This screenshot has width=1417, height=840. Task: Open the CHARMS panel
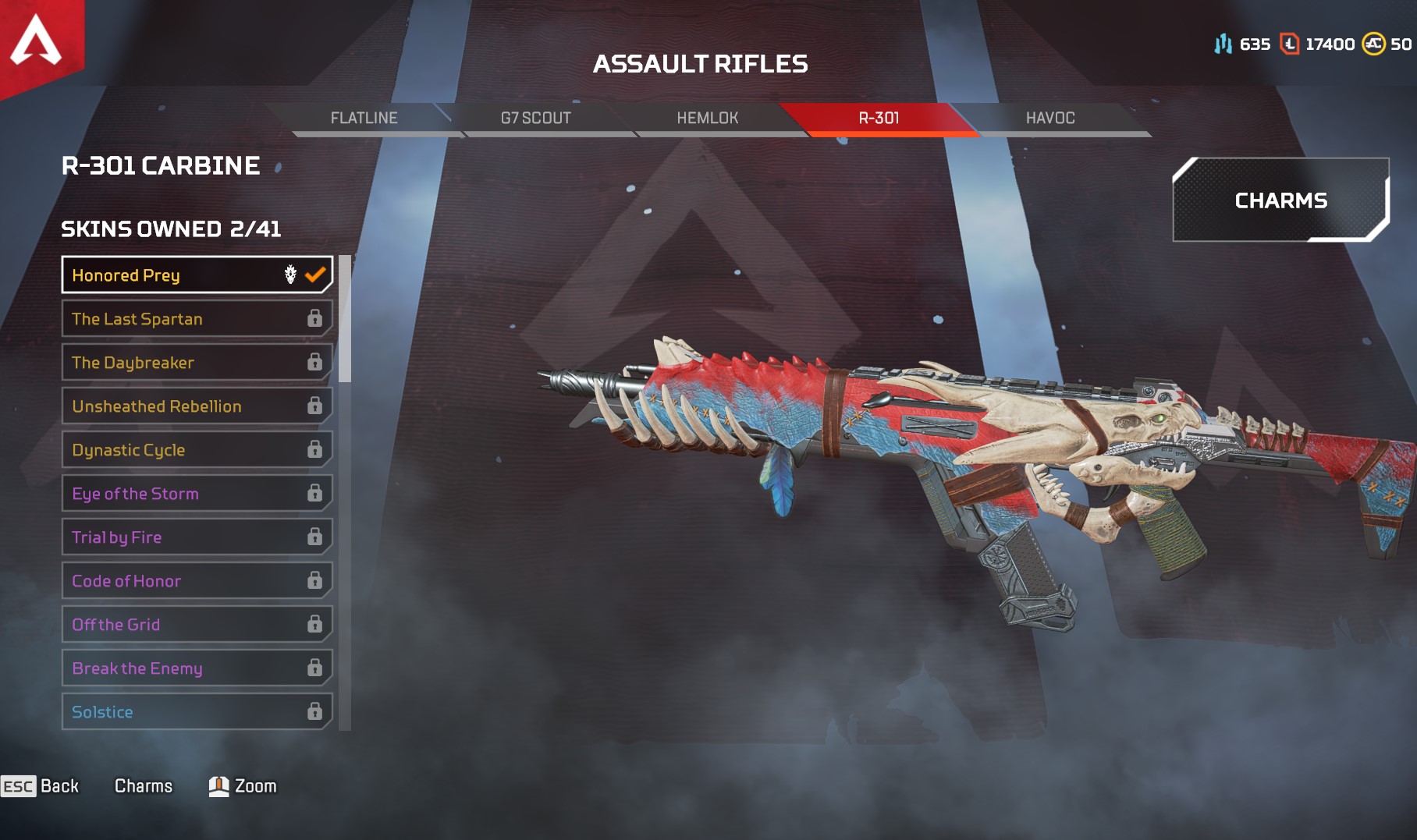1280,200
